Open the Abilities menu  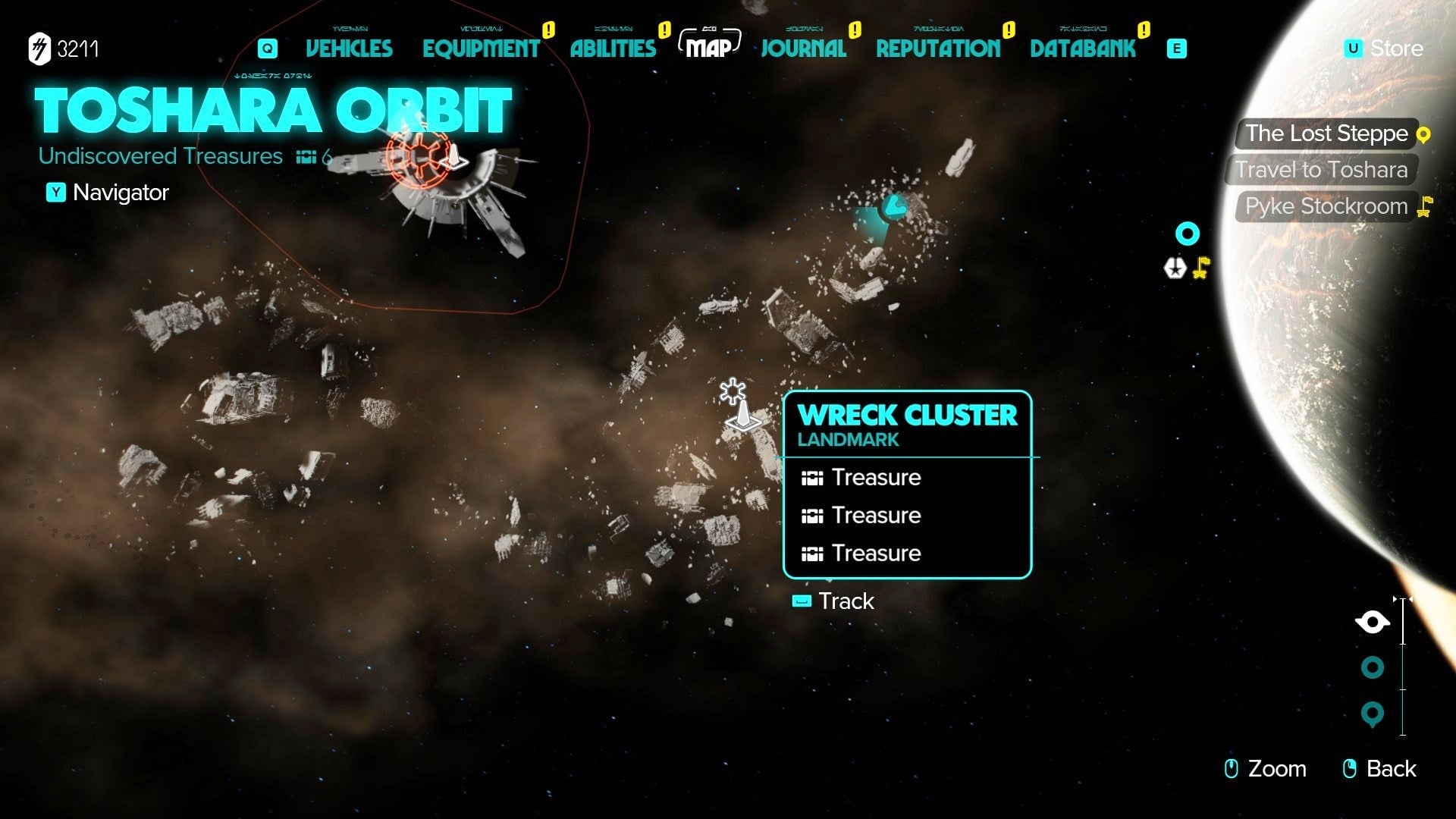(613, 49)
